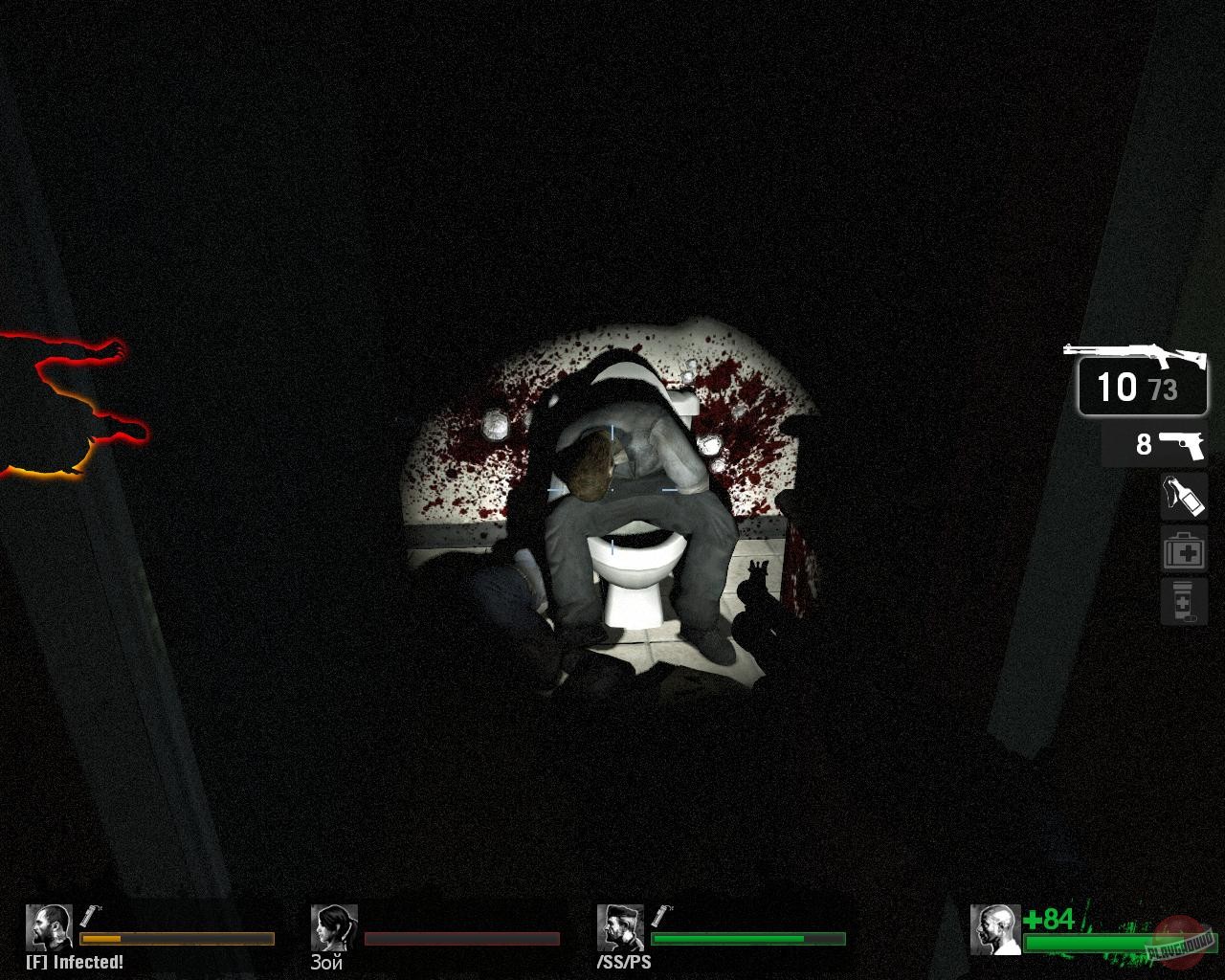Click the '[F] Infected!' warning text

pyautogui.click(x=75, y=963)
